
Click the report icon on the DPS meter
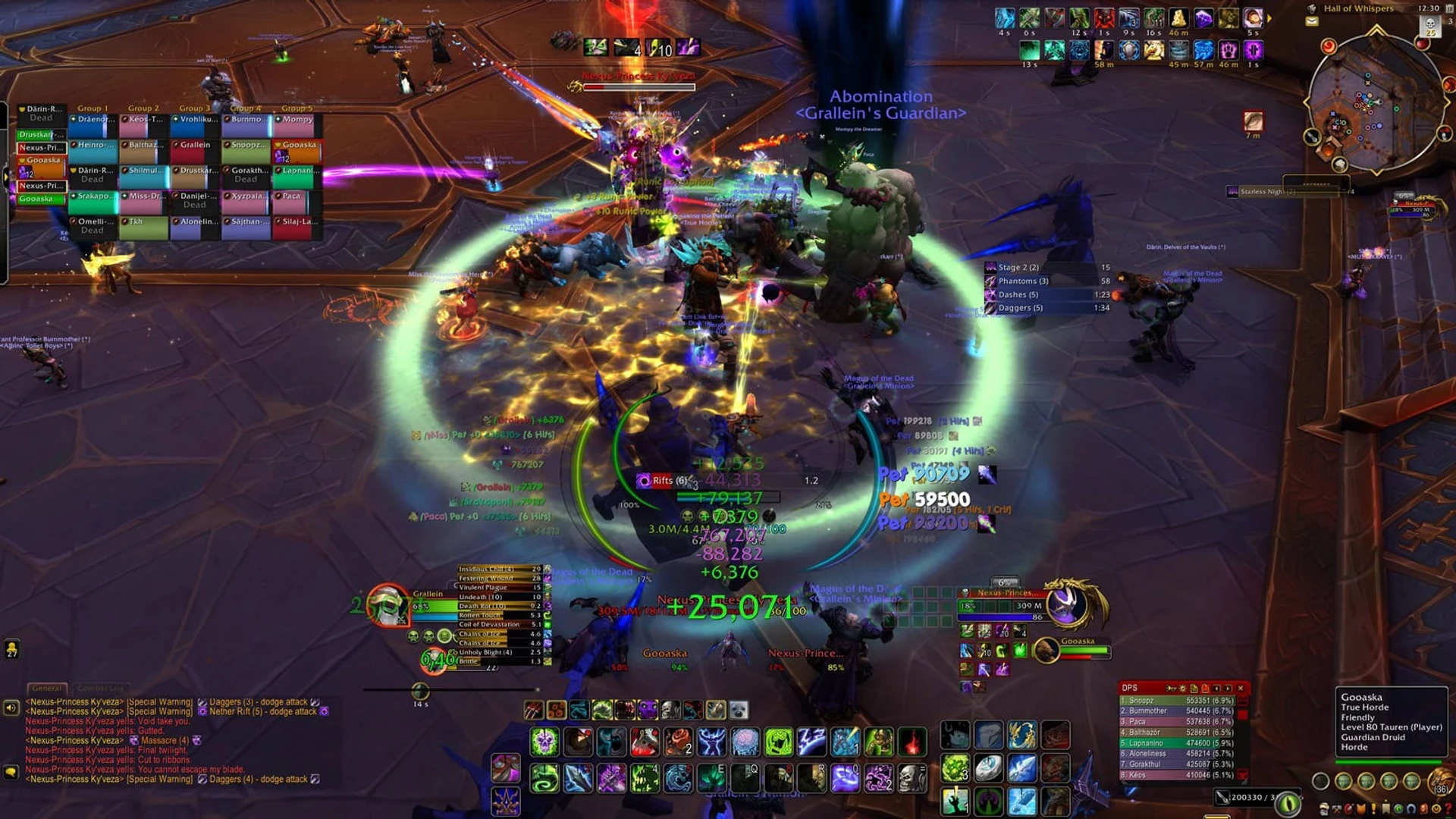point(1194,688)
